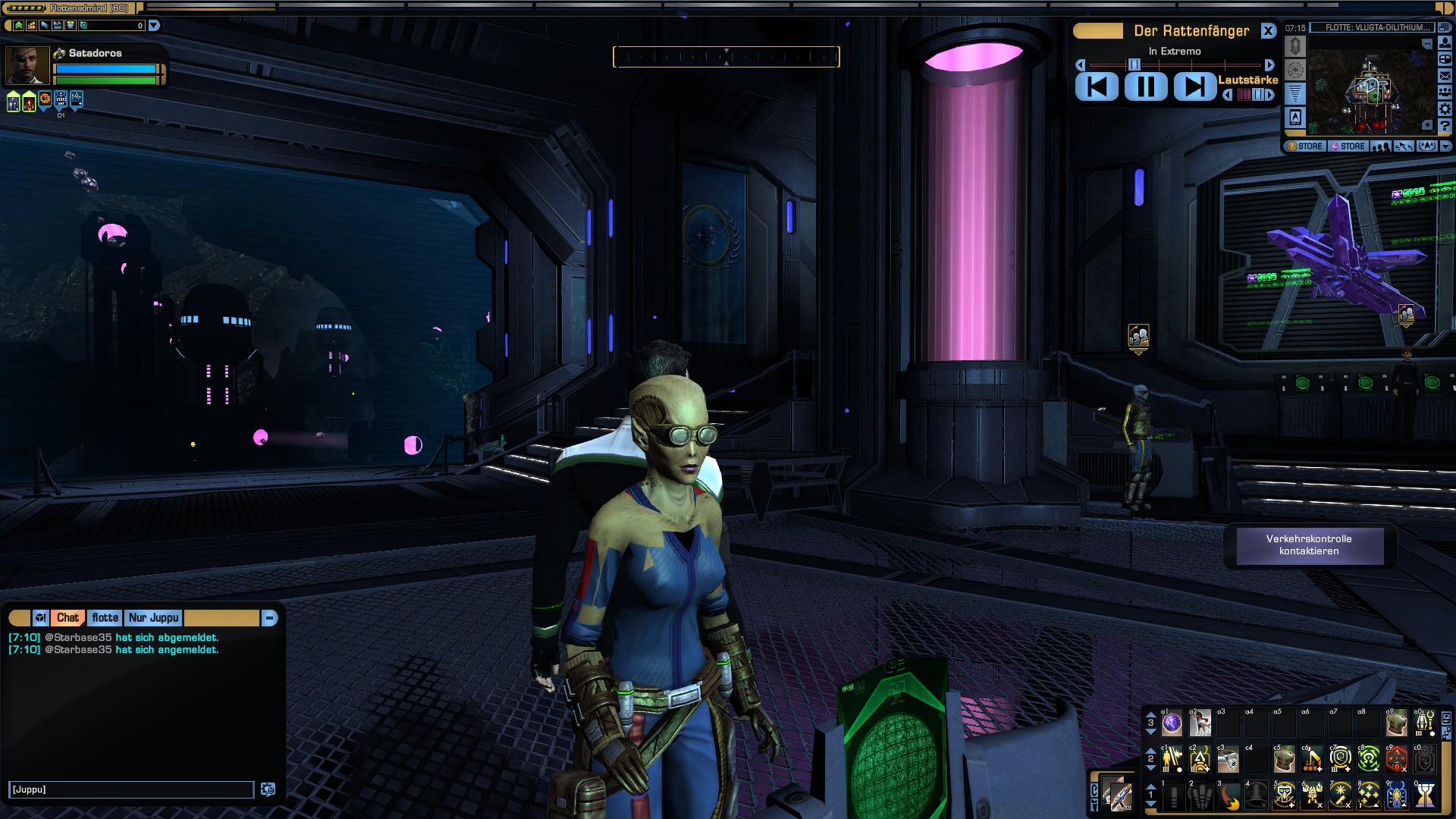This screenshot has width=1456, height=819.
Task: Select the Satadoros character portrait
Action: (x=27, y=65)
